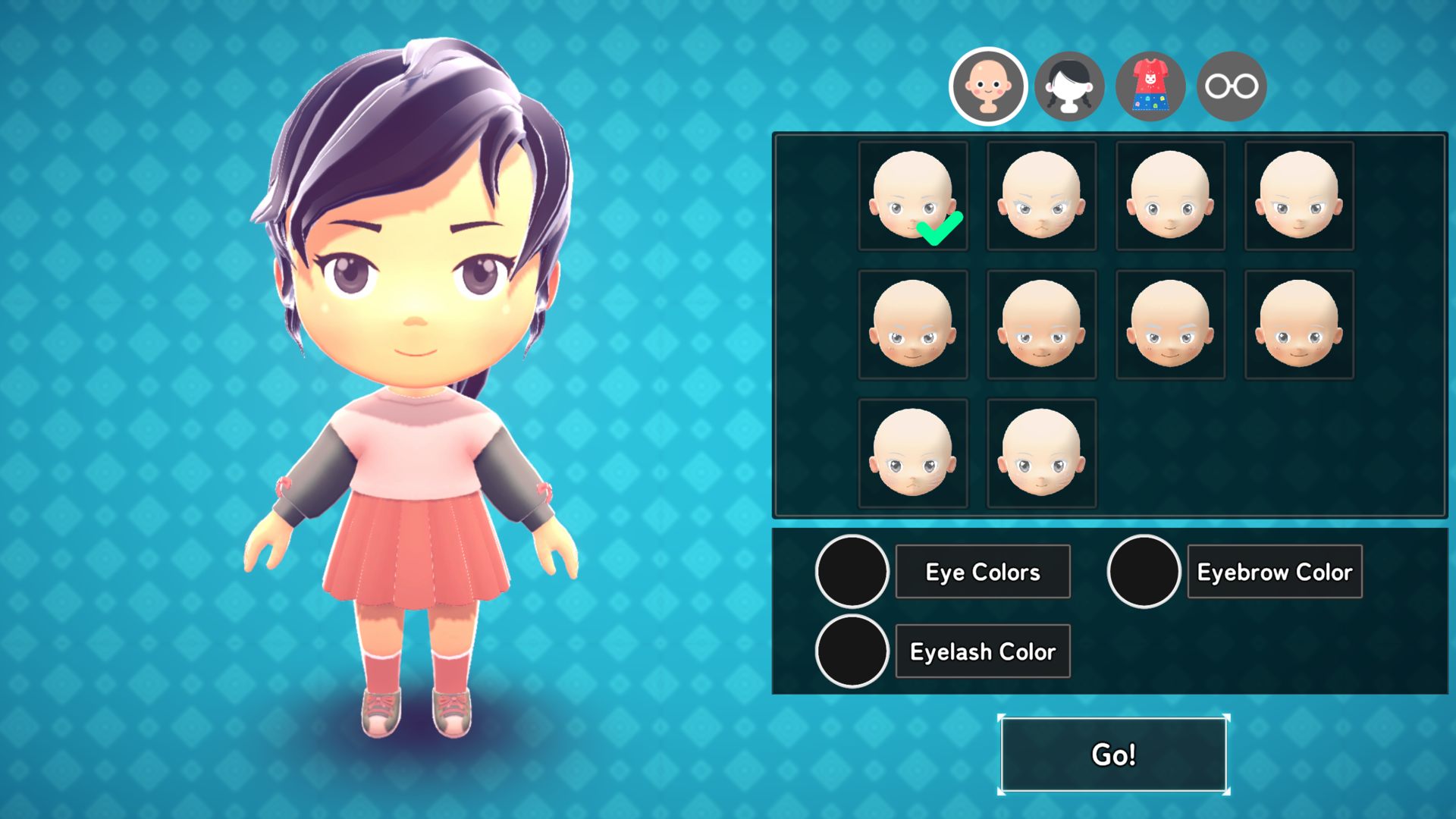Pick the black swatch beside Eyelash Color
The width and height of the screenshot is (1456, 819).
852,651
